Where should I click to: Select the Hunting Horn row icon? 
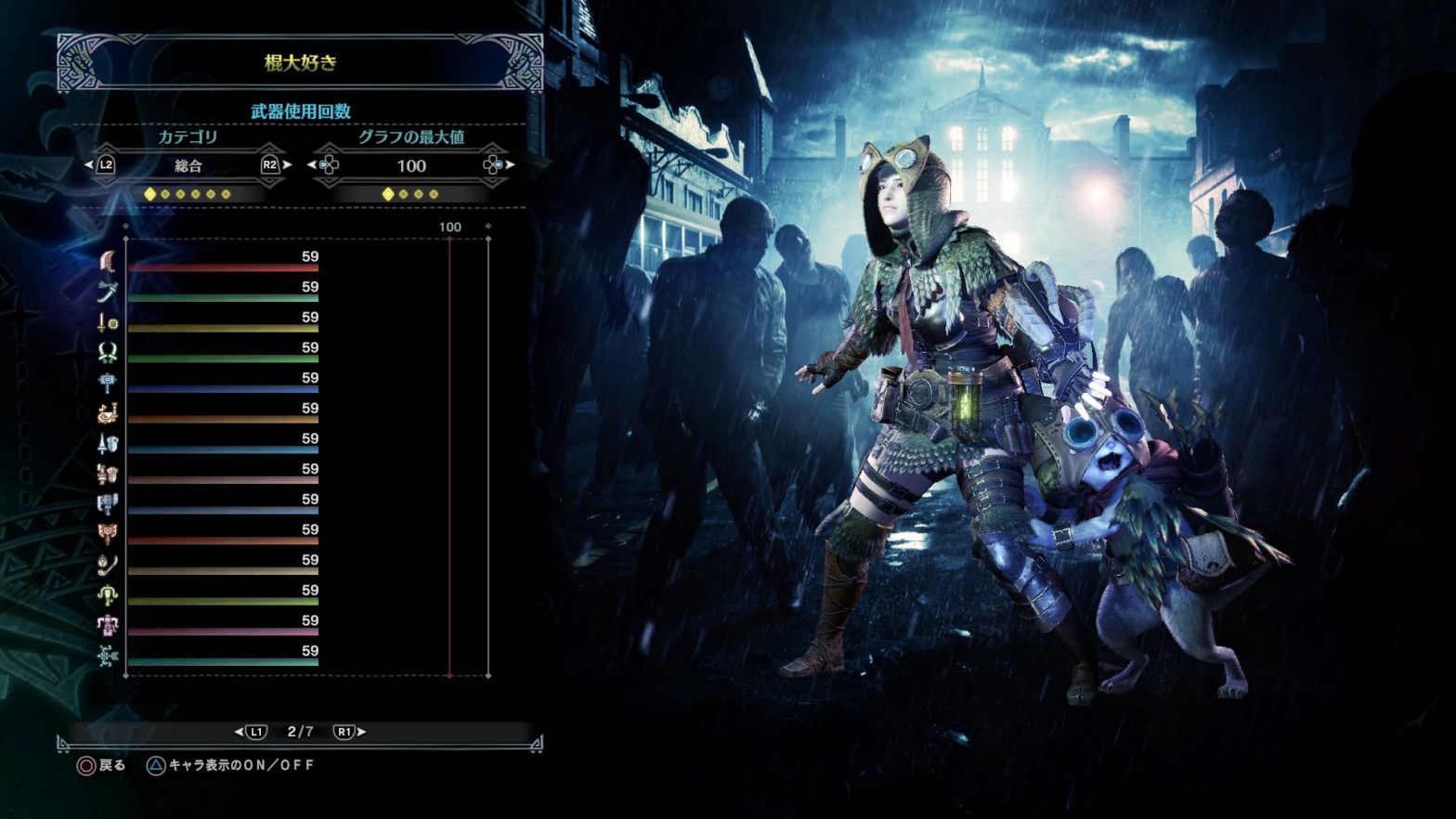(x=108, y=413)
